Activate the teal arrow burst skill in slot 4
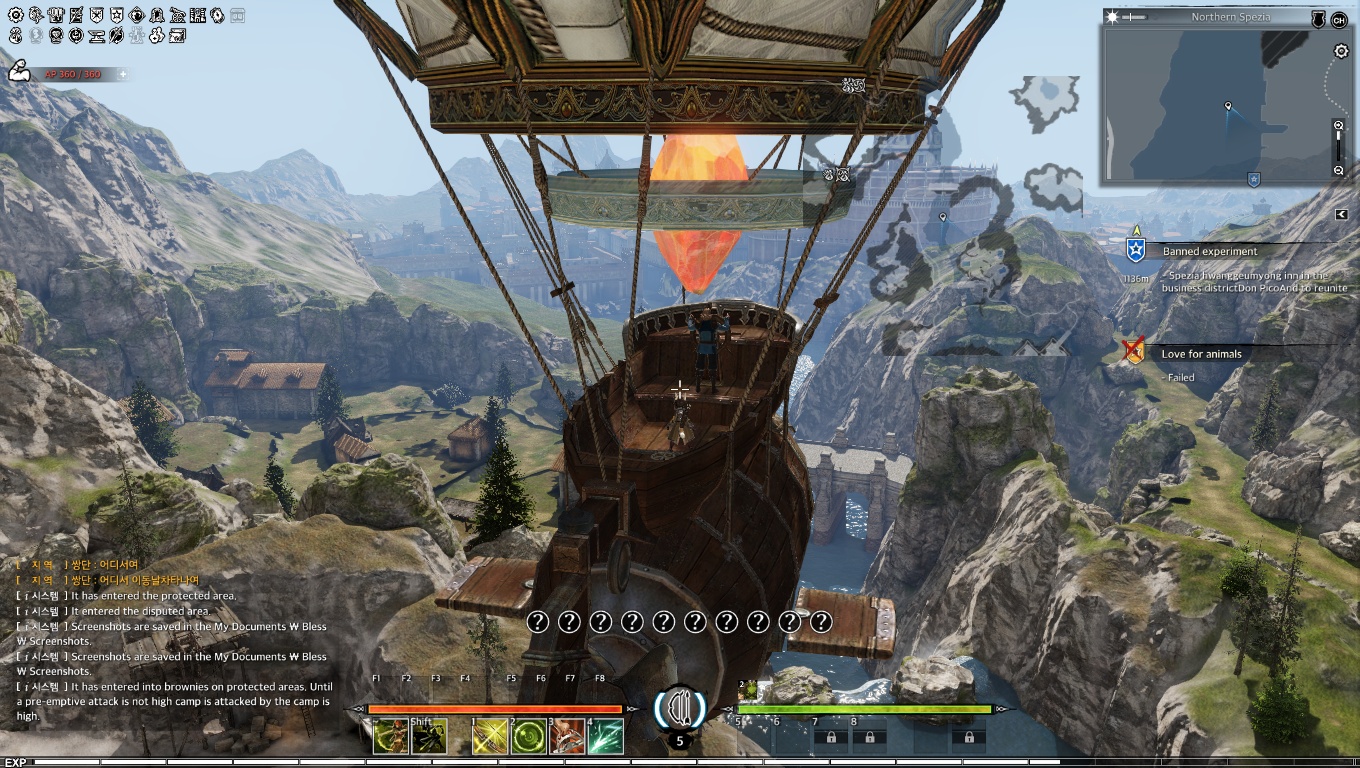The height and width of the screenshot is (768, 1360). pos(605,737)
